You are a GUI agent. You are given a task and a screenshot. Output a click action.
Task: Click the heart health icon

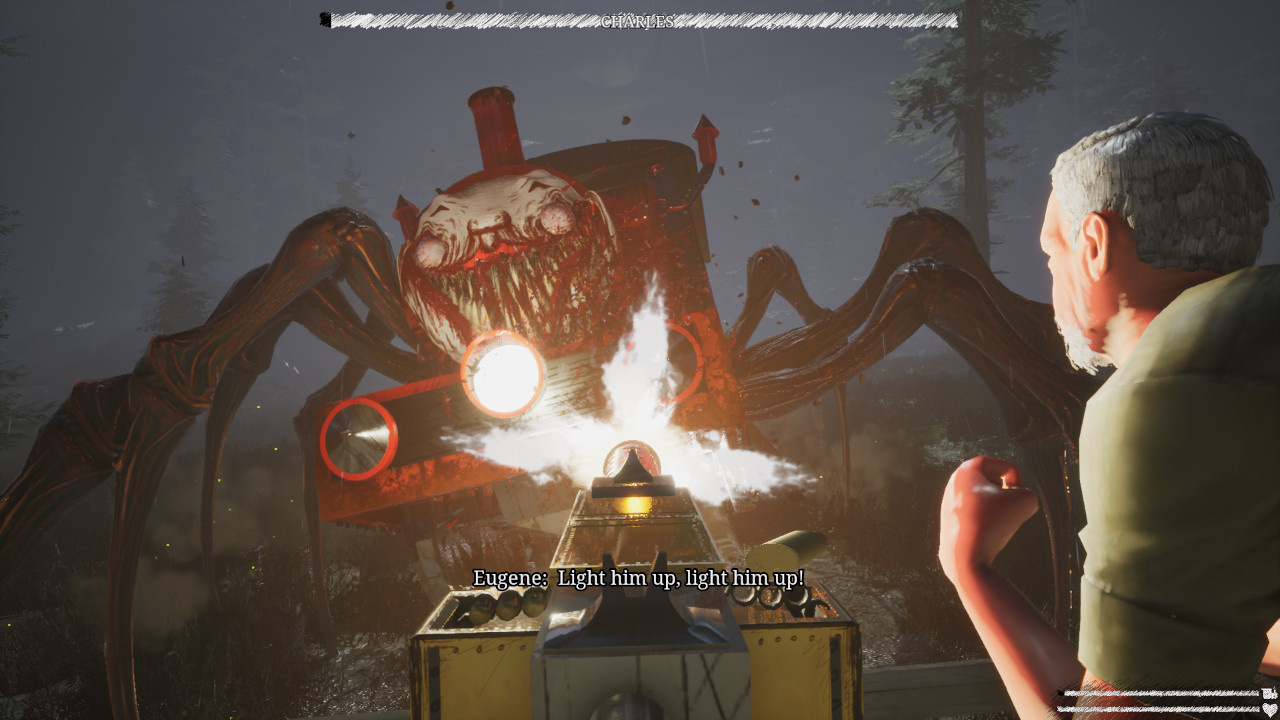point(1268,710)
